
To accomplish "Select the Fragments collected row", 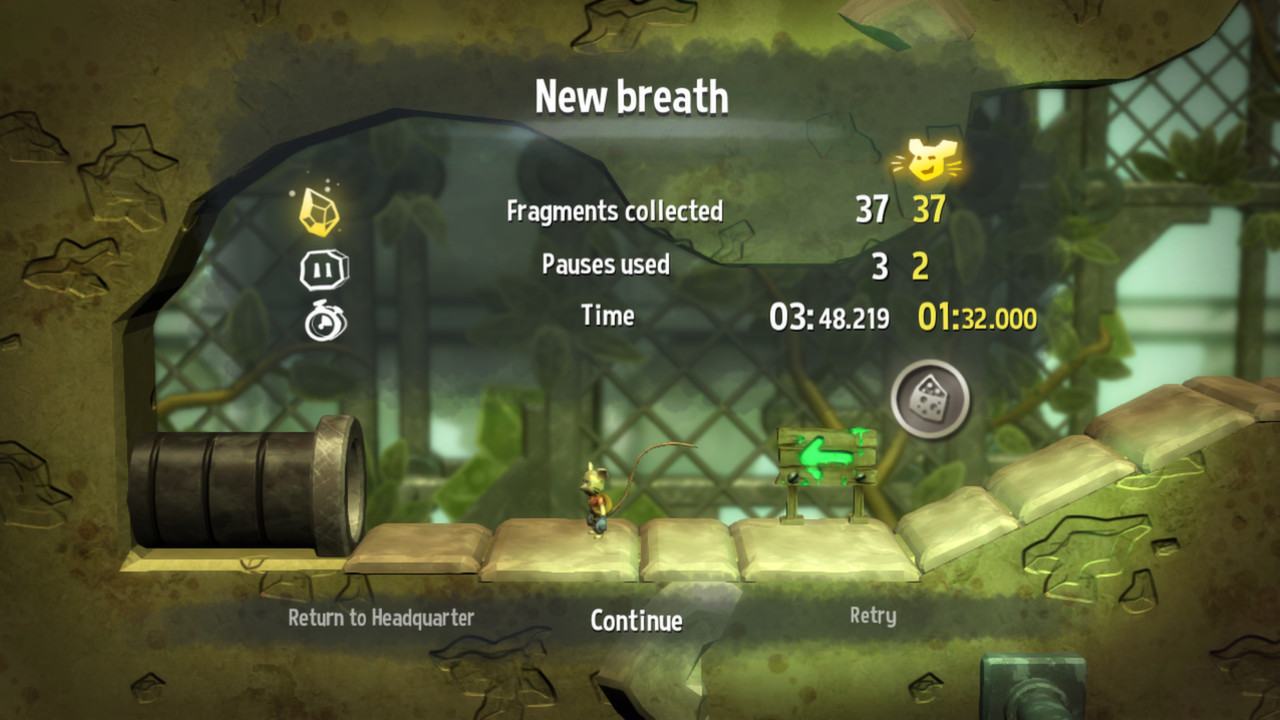I will click(616, 211).
